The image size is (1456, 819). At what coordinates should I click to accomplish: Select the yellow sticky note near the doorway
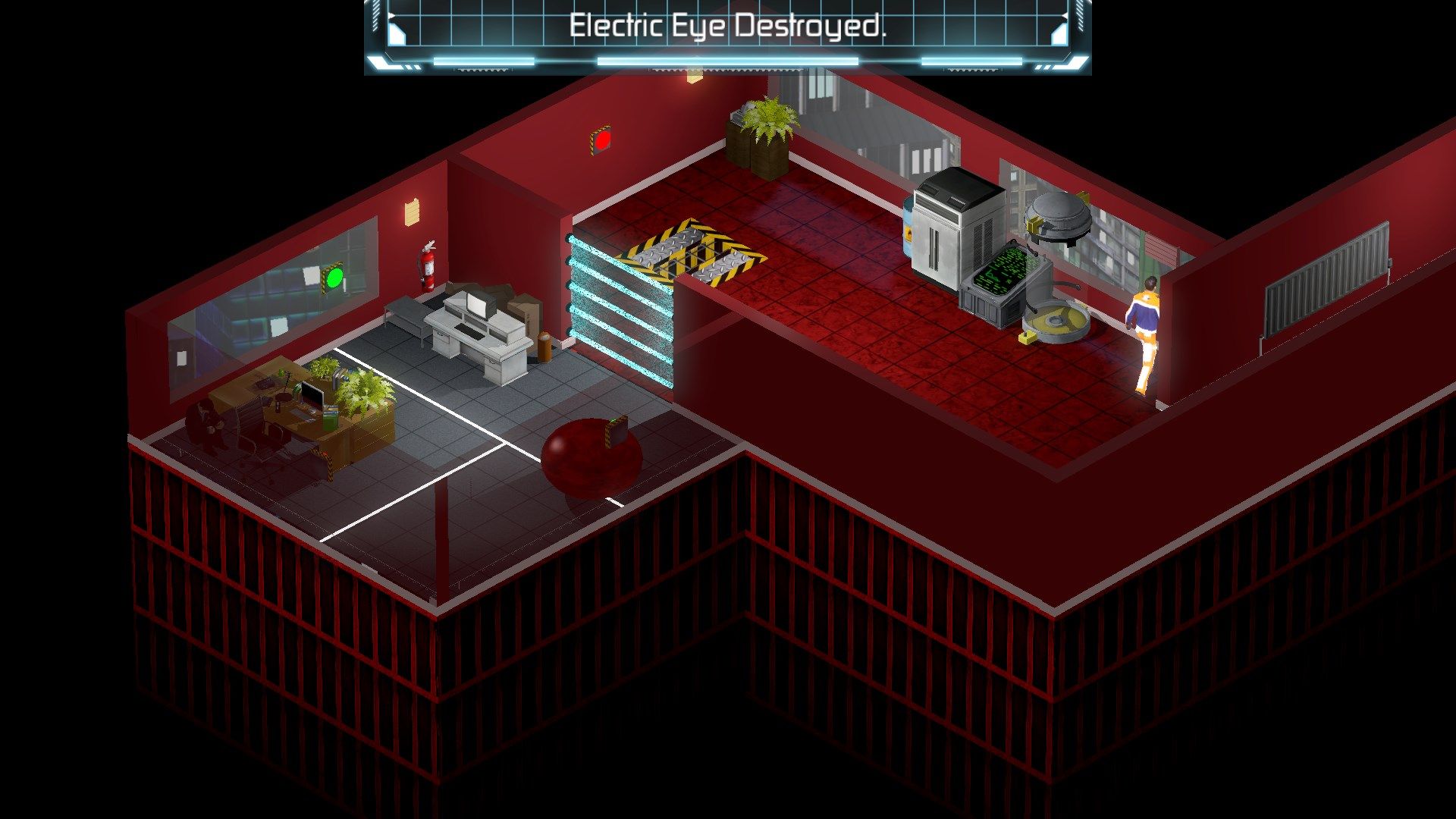pyautogui.click(x=692, y=76)
